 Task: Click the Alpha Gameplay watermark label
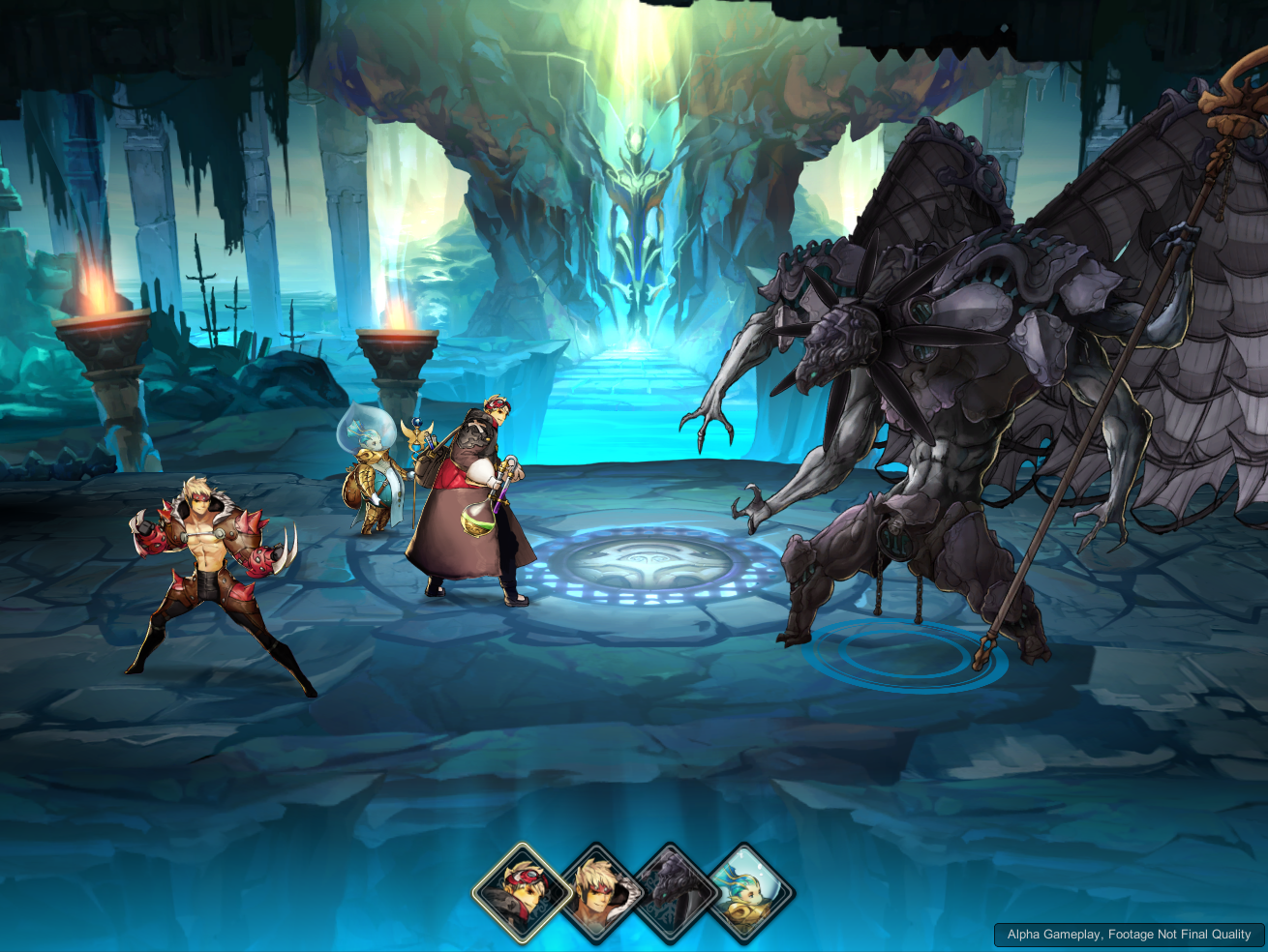point(1128,935)
